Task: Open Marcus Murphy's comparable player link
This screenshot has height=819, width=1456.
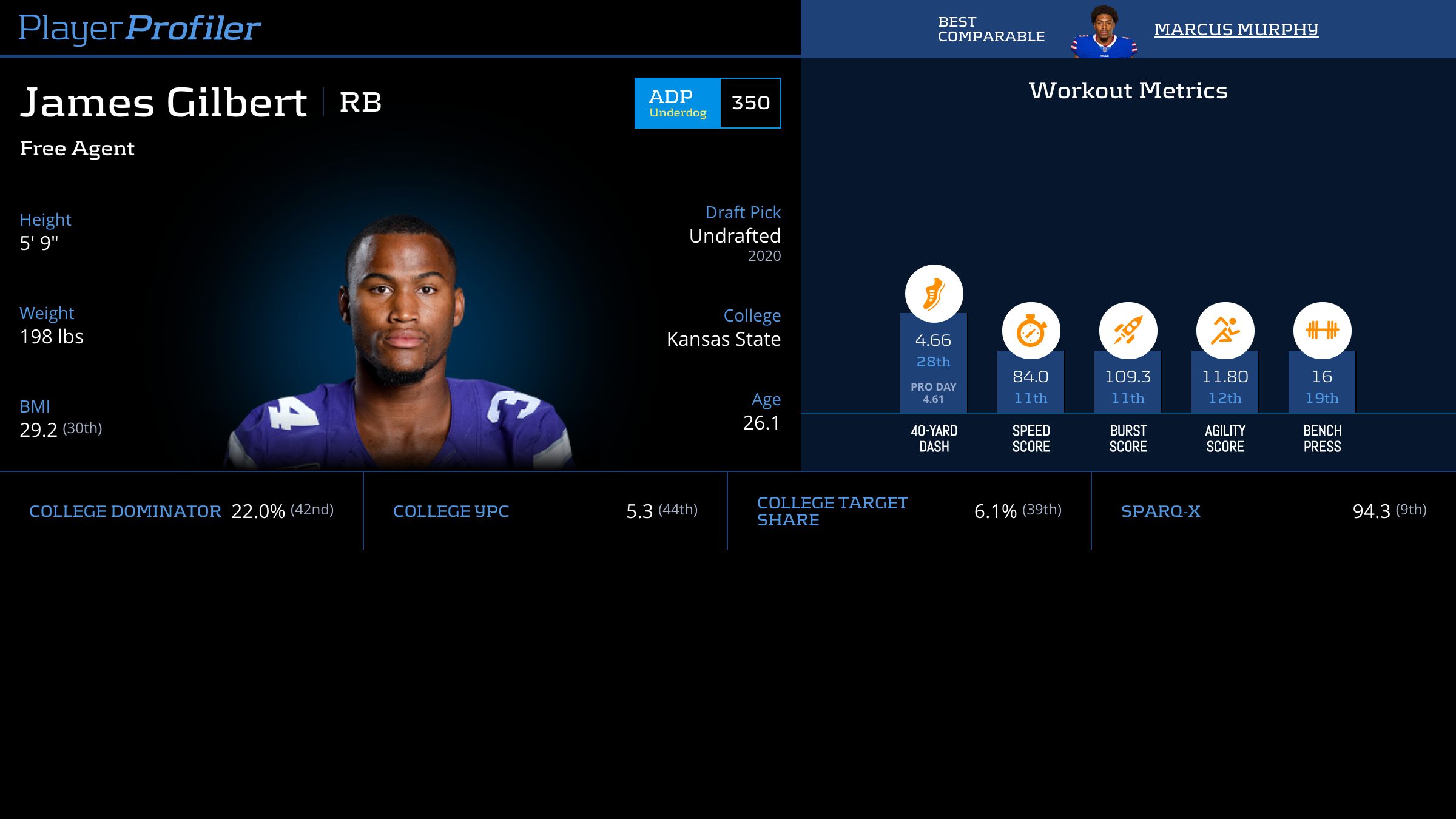Action: click(x=1236, y=29)
